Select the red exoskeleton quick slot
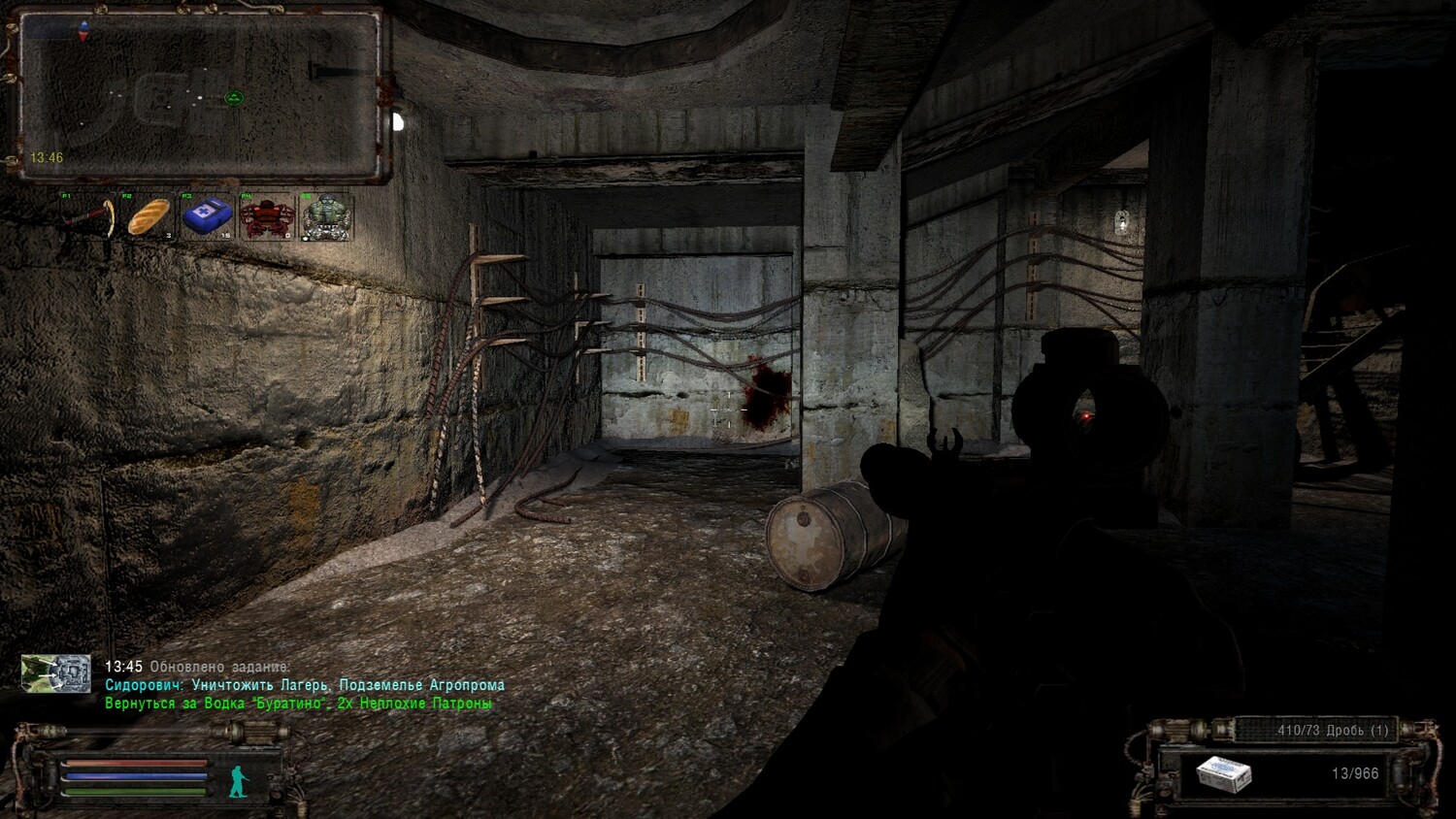The height and width of the screenshot is (819, 1456). pyautogui.click(x=267, y=217)
